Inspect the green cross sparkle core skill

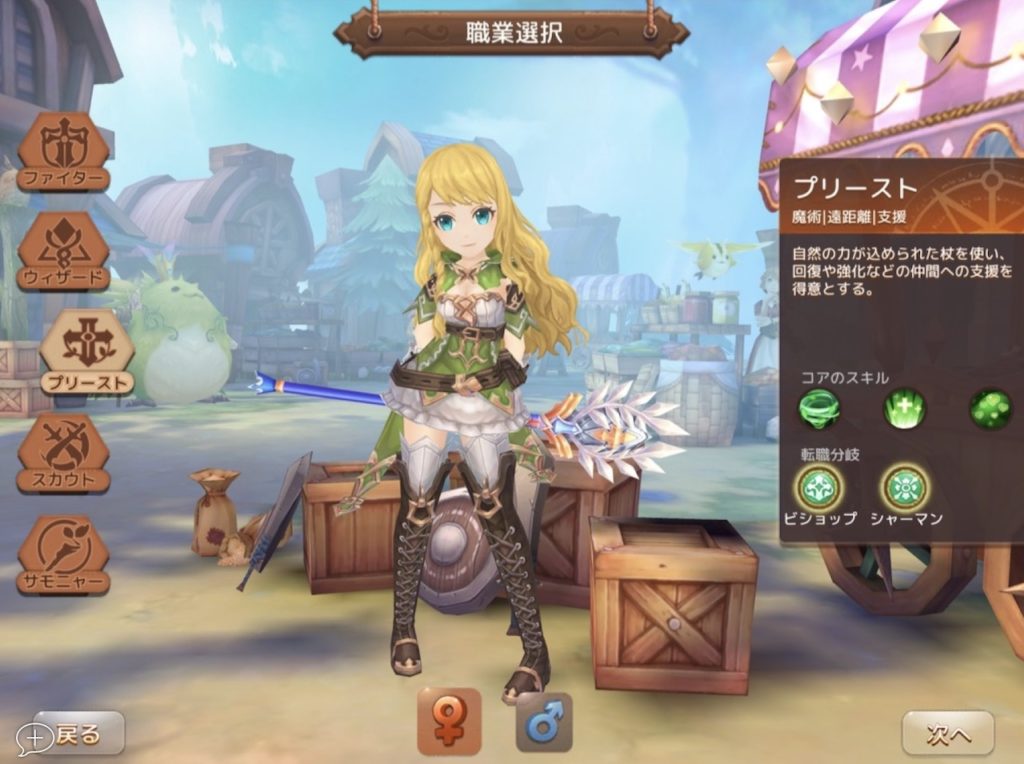tap(904, 408)
